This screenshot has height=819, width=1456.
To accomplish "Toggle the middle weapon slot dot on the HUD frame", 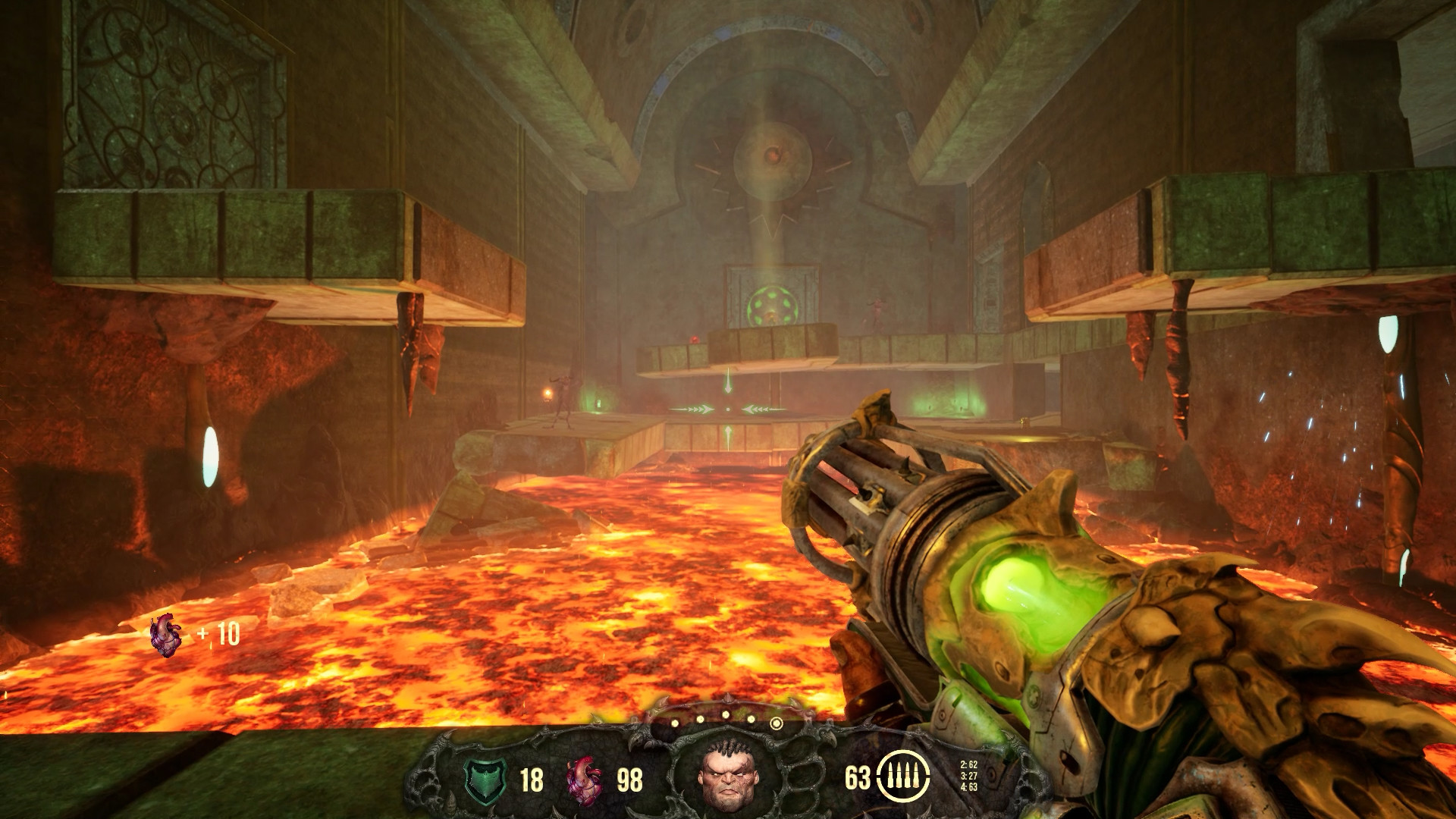I will [x=726, y=714].
